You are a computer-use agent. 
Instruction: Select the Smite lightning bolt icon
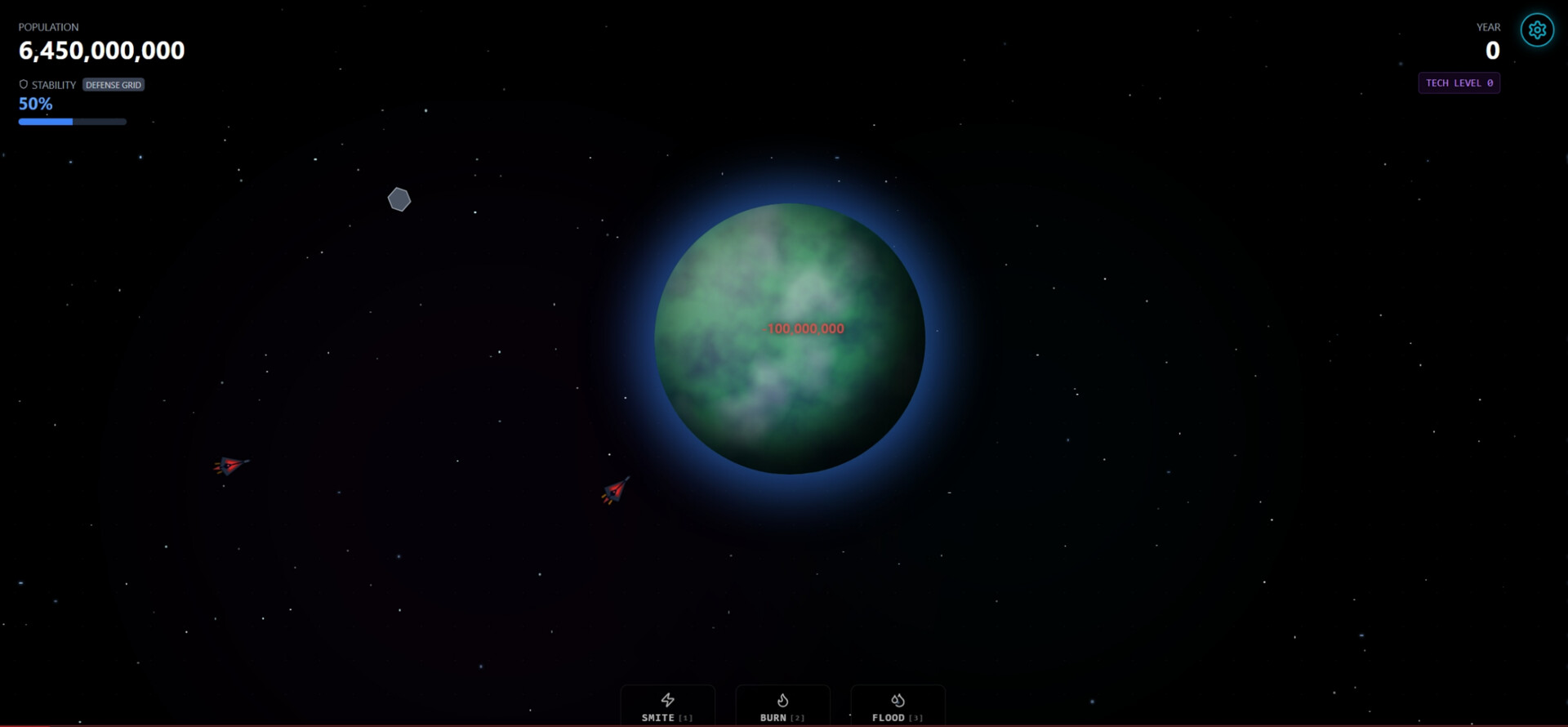(x=666, y=699)
